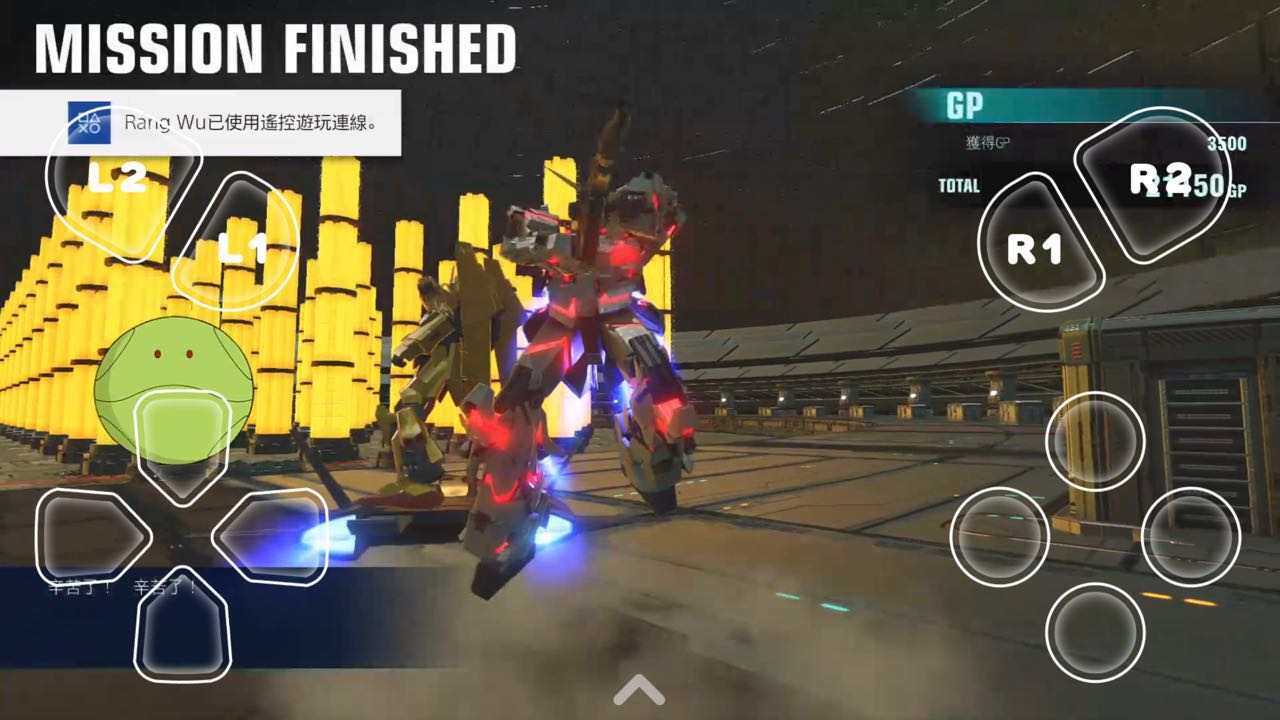Image resolution: width=1280 pixels, height=720 pixels.
Task: Tap the D-pad up arrow
Action: pyautogui.click(x=182, y=440)
